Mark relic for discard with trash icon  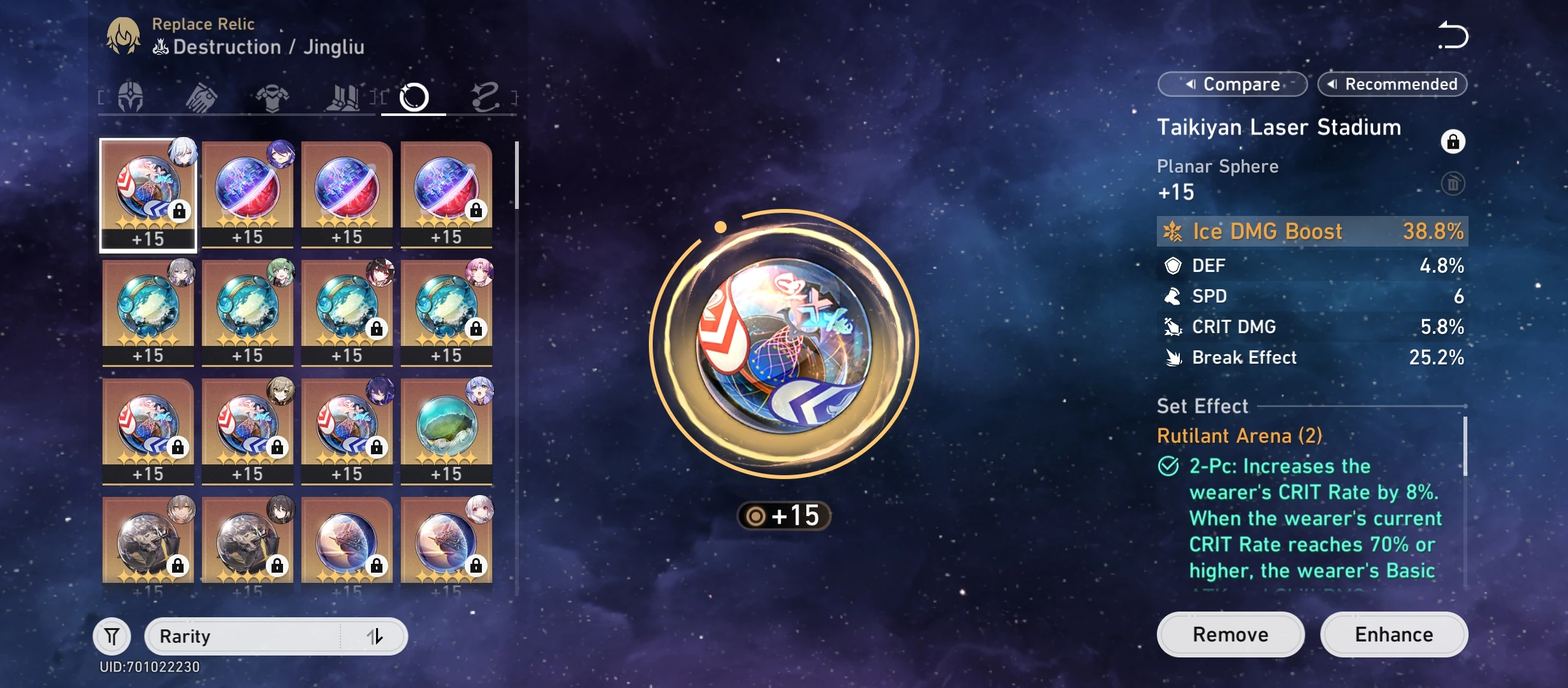click(x=1455, y=183)
